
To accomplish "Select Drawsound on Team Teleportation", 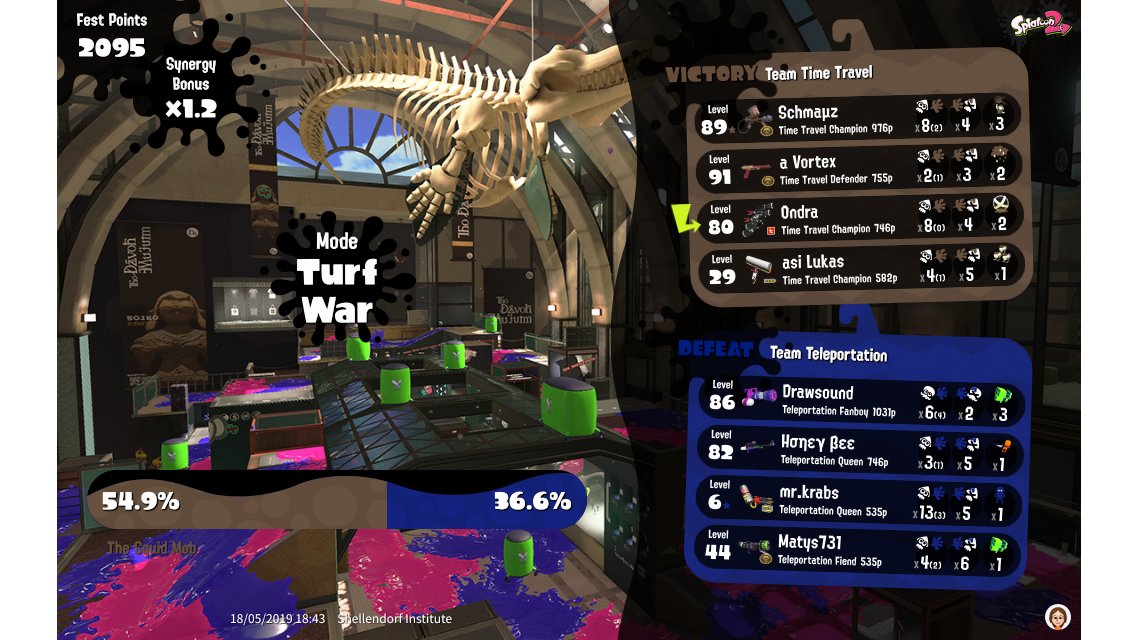I will click(860, 400).
